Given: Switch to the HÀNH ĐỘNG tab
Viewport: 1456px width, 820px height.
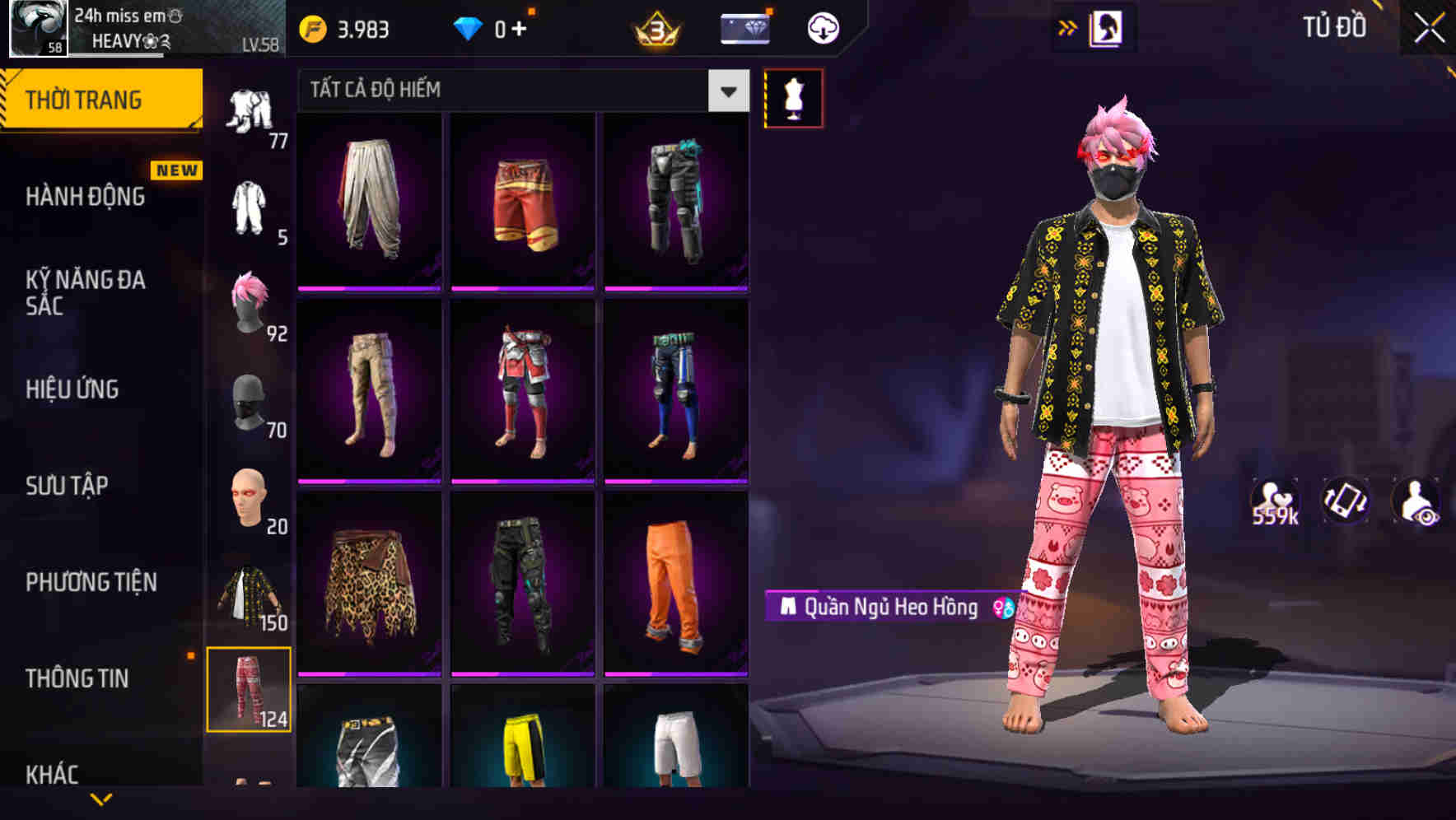Looking at the screenshot, I should tap(86, 198).
